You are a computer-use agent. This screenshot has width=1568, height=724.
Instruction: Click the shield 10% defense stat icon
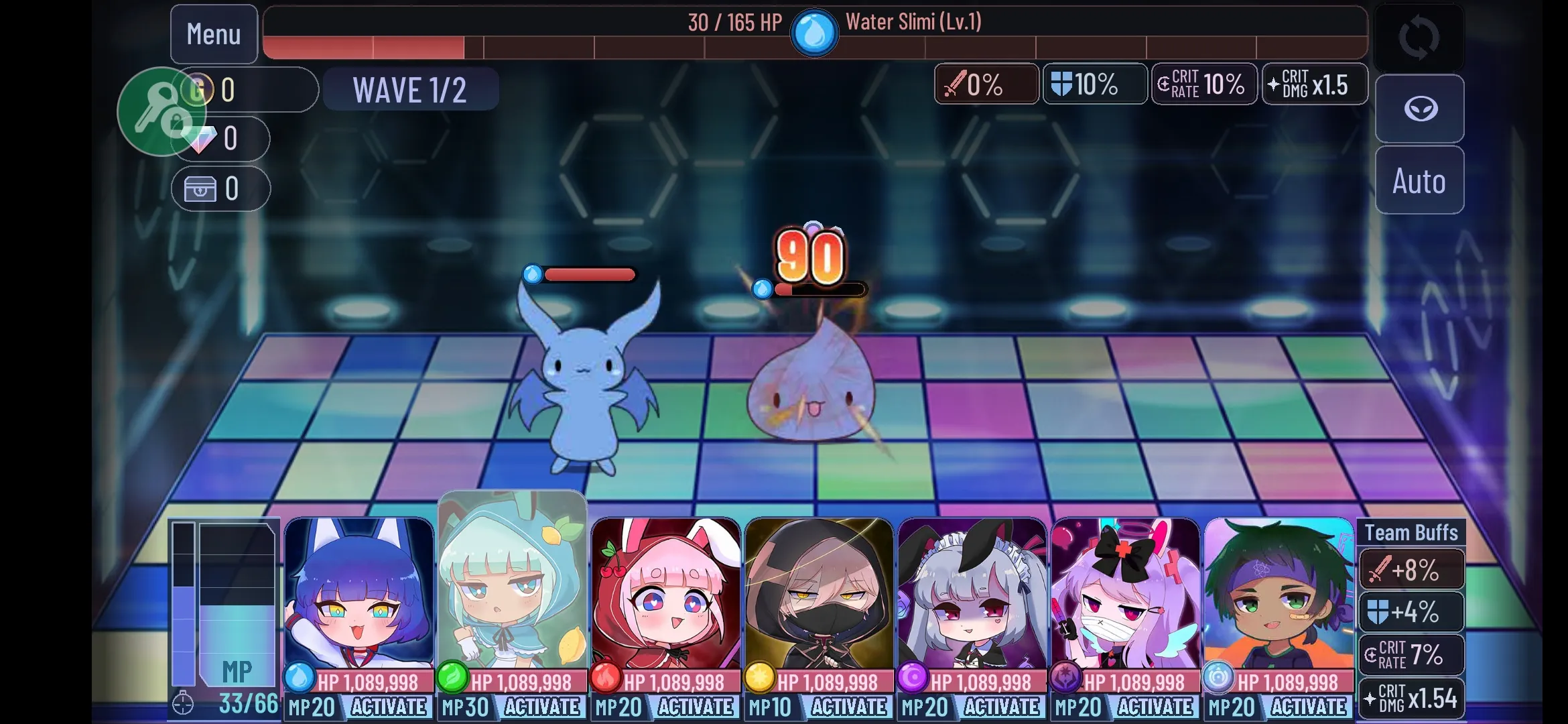[1094, 84]
